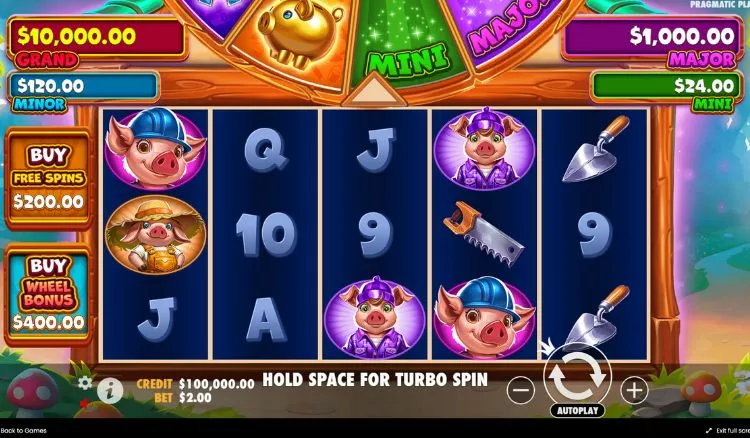This screenshot has width=750, height=438.
Task: Show the game info paytable
Action: point(110,388)
